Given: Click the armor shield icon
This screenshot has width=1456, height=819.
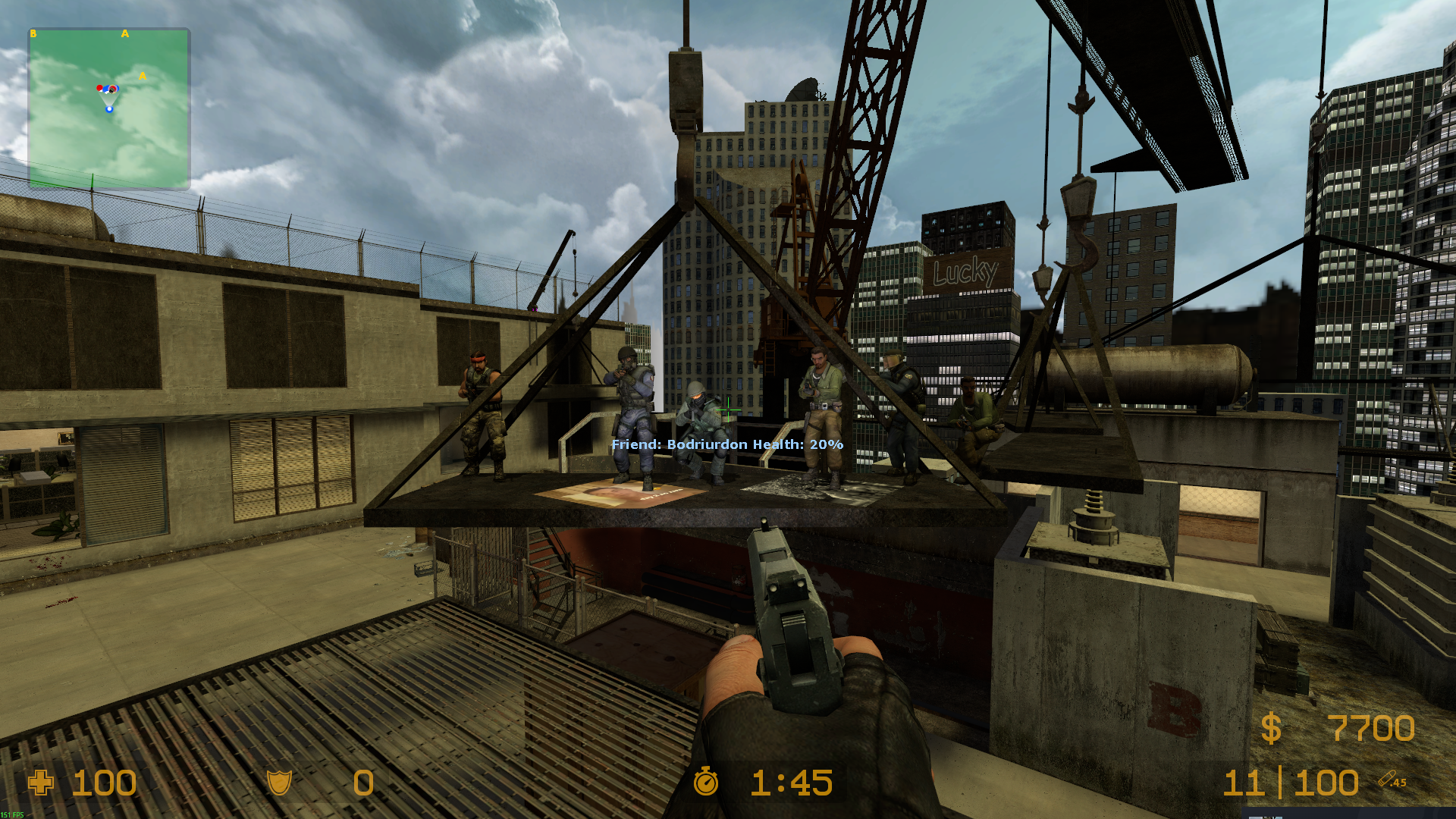Looking at the screenshot, I should [x=279, y=783].
